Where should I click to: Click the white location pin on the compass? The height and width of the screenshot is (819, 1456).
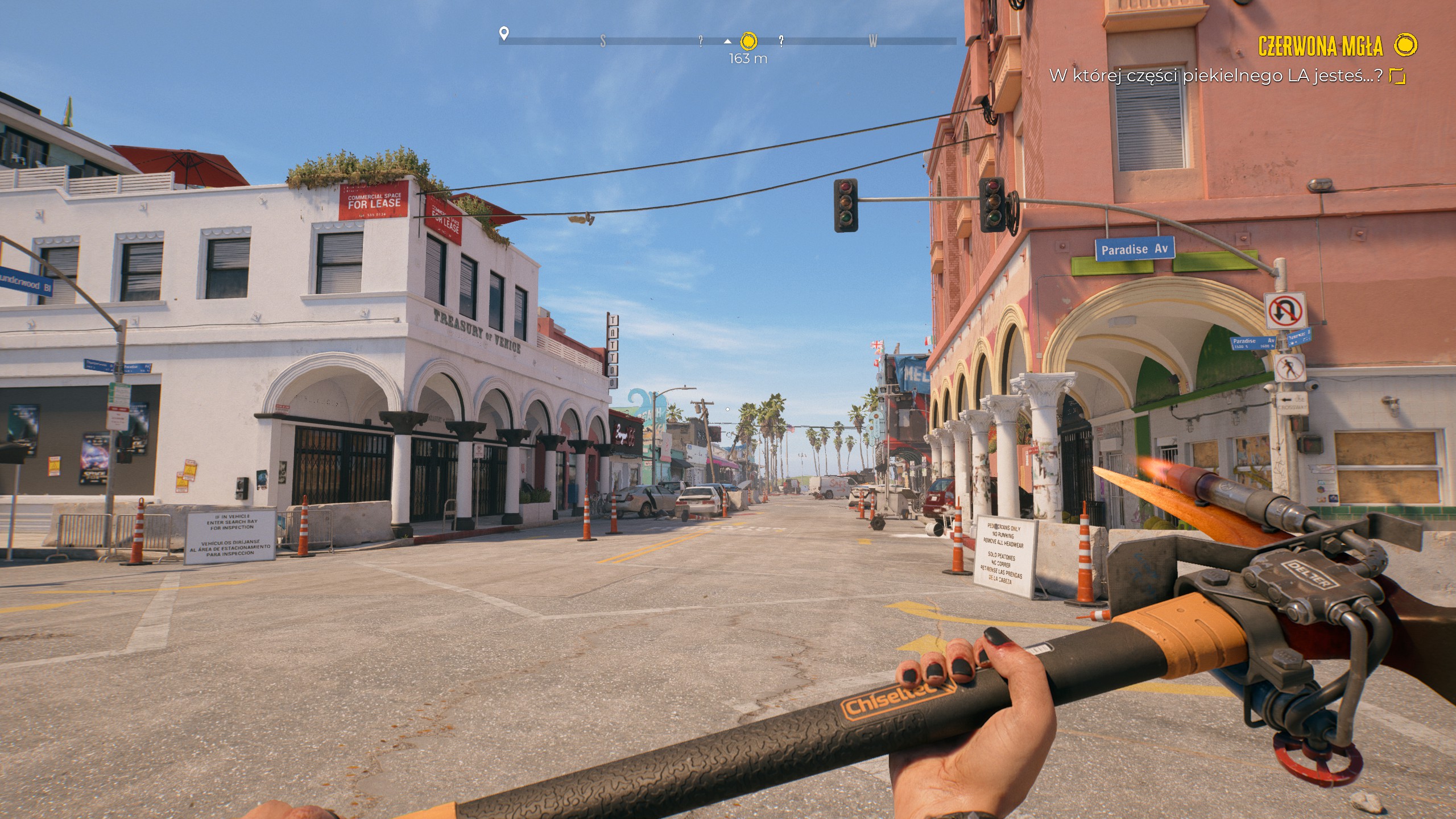503,34
